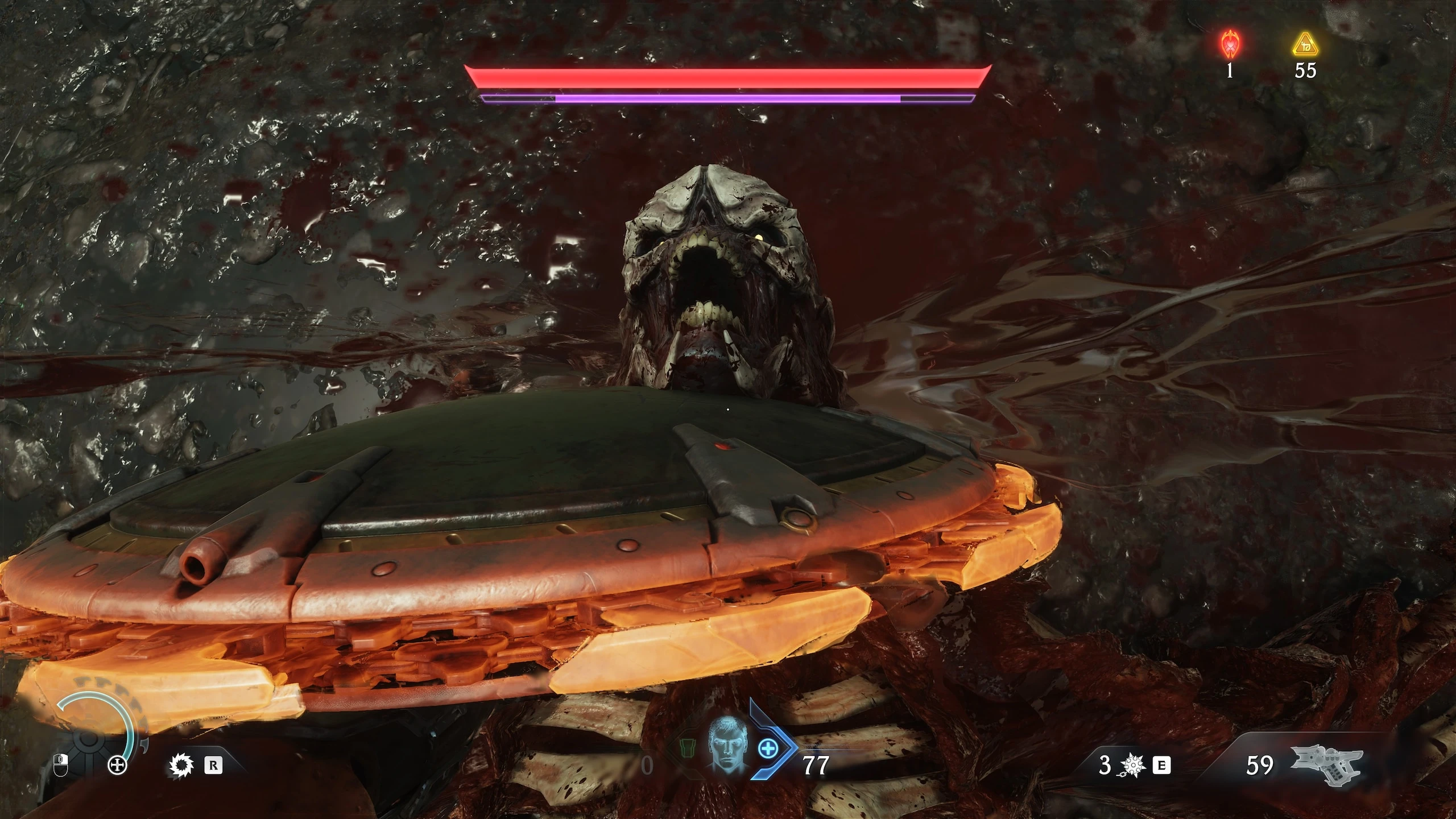Click the crosshair weapon wheel icon
The width and height of the screenshot is (1456, 819).
click(117, 766)
